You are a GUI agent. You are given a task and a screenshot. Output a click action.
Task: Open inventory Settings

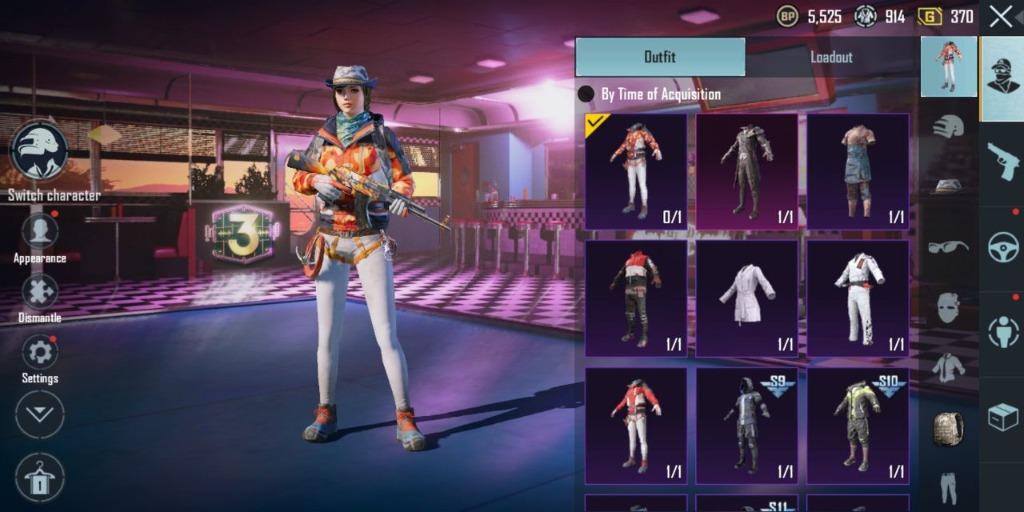tap(40, 353)
